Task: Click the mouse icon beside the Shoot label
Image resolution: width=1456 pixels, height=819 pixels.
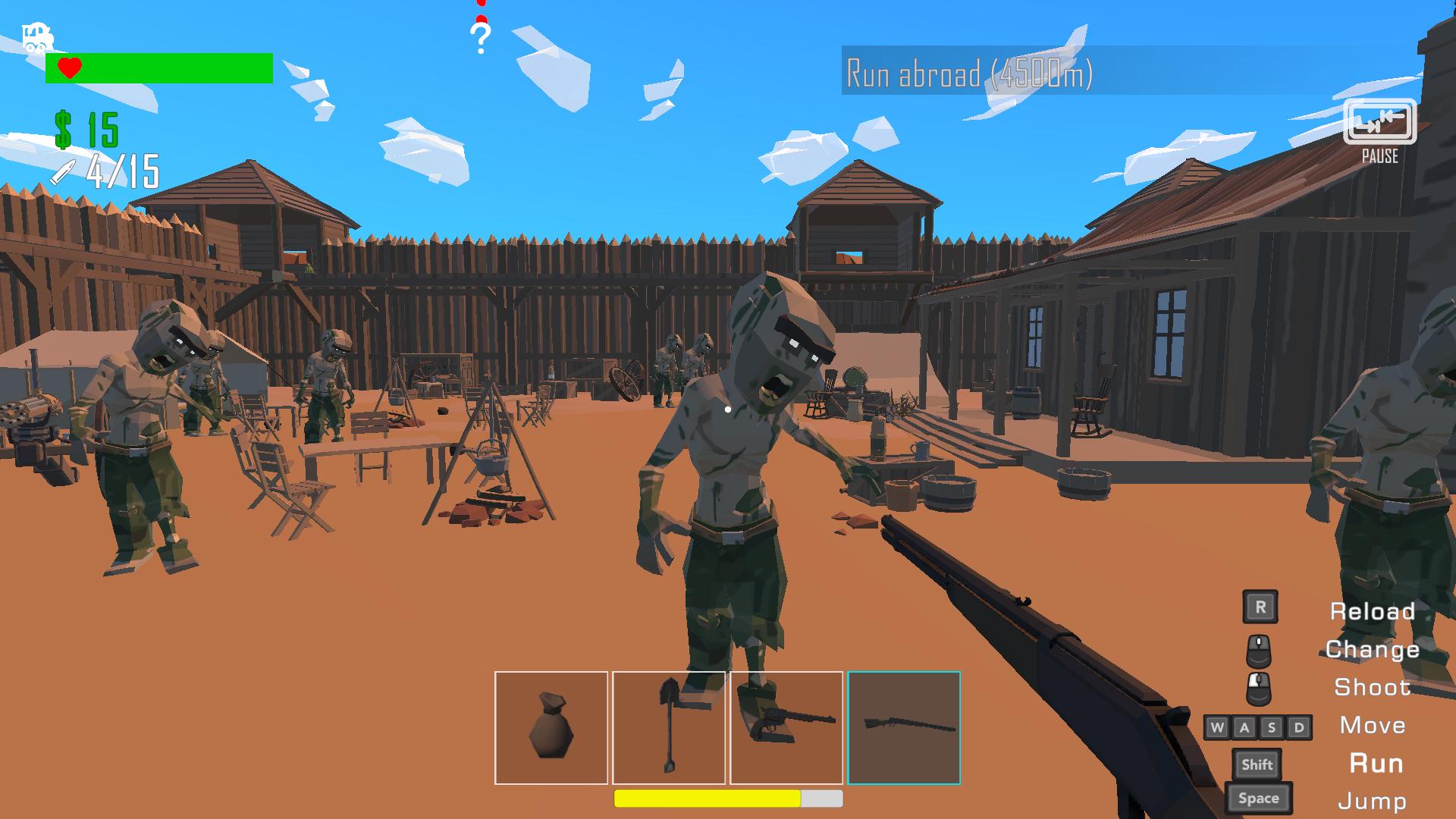Action: pyautogui.click(x=1260, y=688)
